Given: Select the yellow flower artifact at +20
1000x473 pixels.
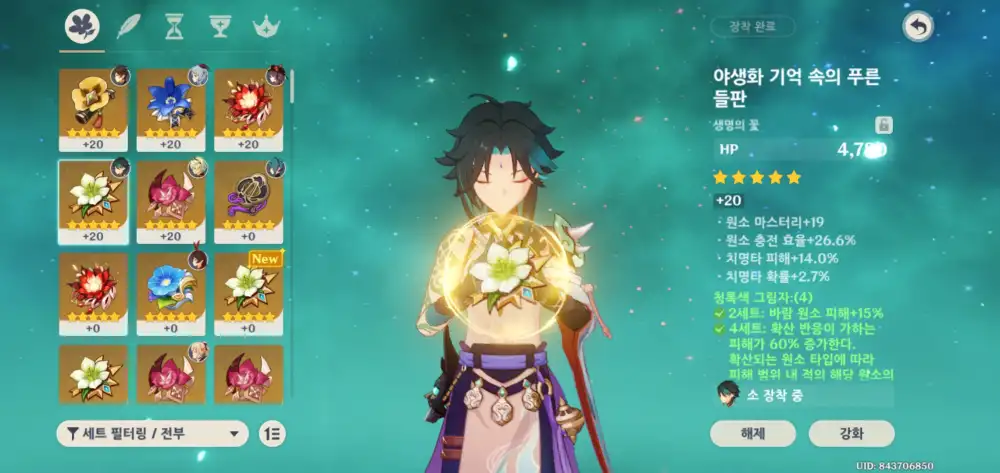Looking at the screenshot, I should pyautogui.click(x=93, y=108).
